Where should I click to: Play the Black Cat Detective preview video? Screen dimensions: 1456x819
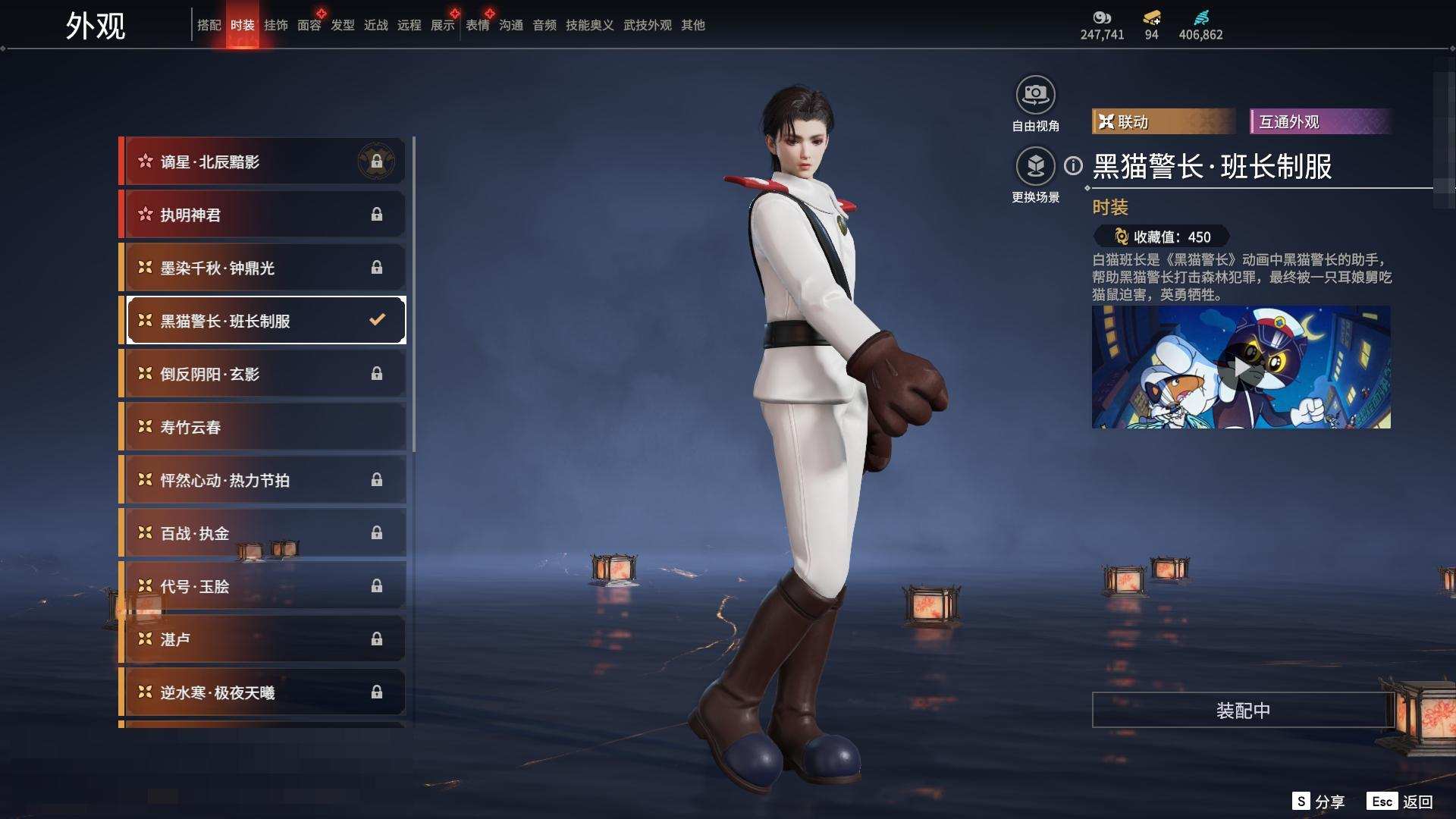(x=1241, y=368)
